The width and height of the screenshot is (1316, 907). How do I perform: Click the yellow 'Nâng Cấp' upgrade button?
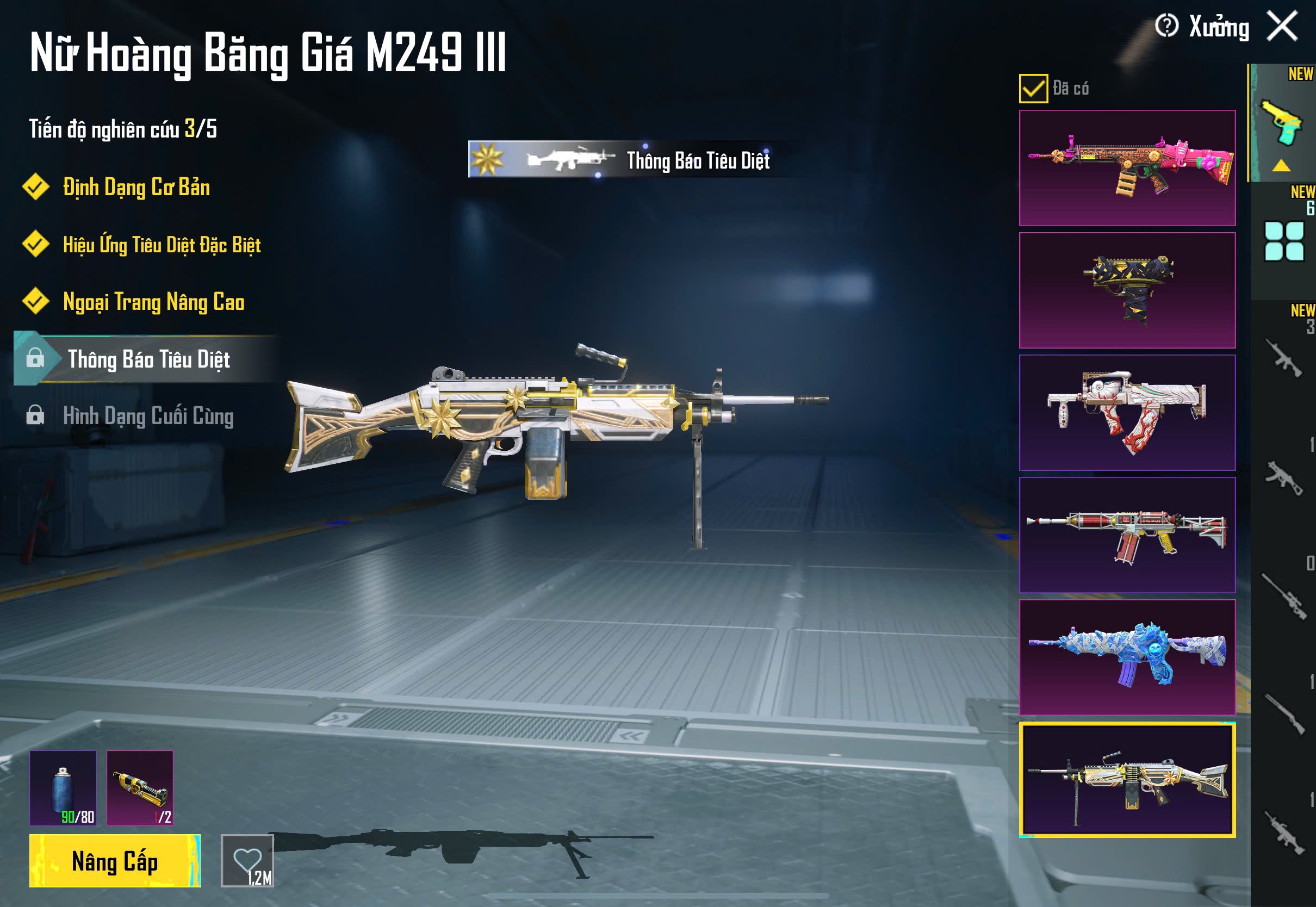coord(115,861)
